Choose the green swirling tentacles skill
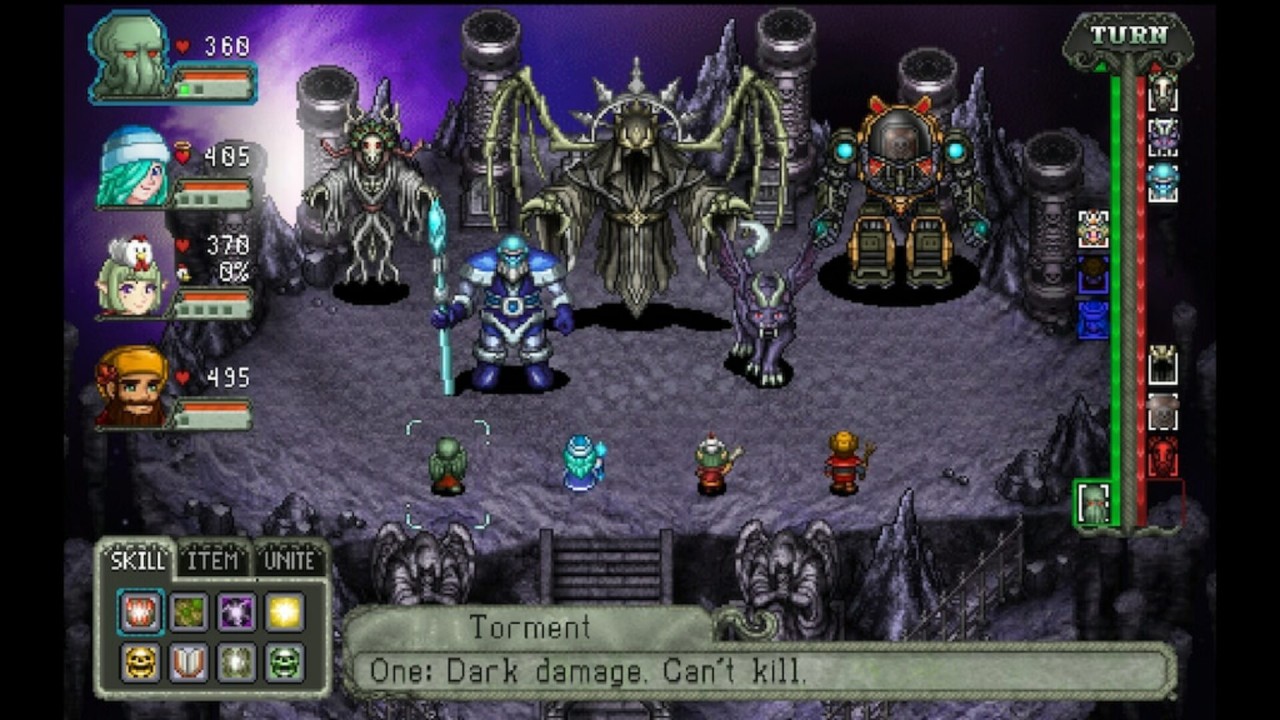 [x=189, y=612]
